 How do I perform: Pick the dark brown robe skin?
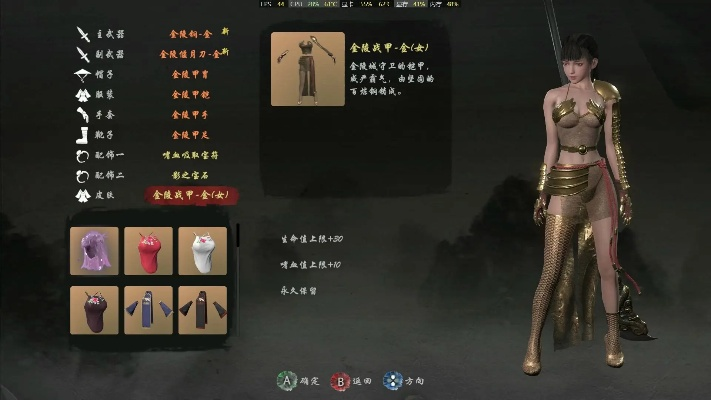click(202, 310)
